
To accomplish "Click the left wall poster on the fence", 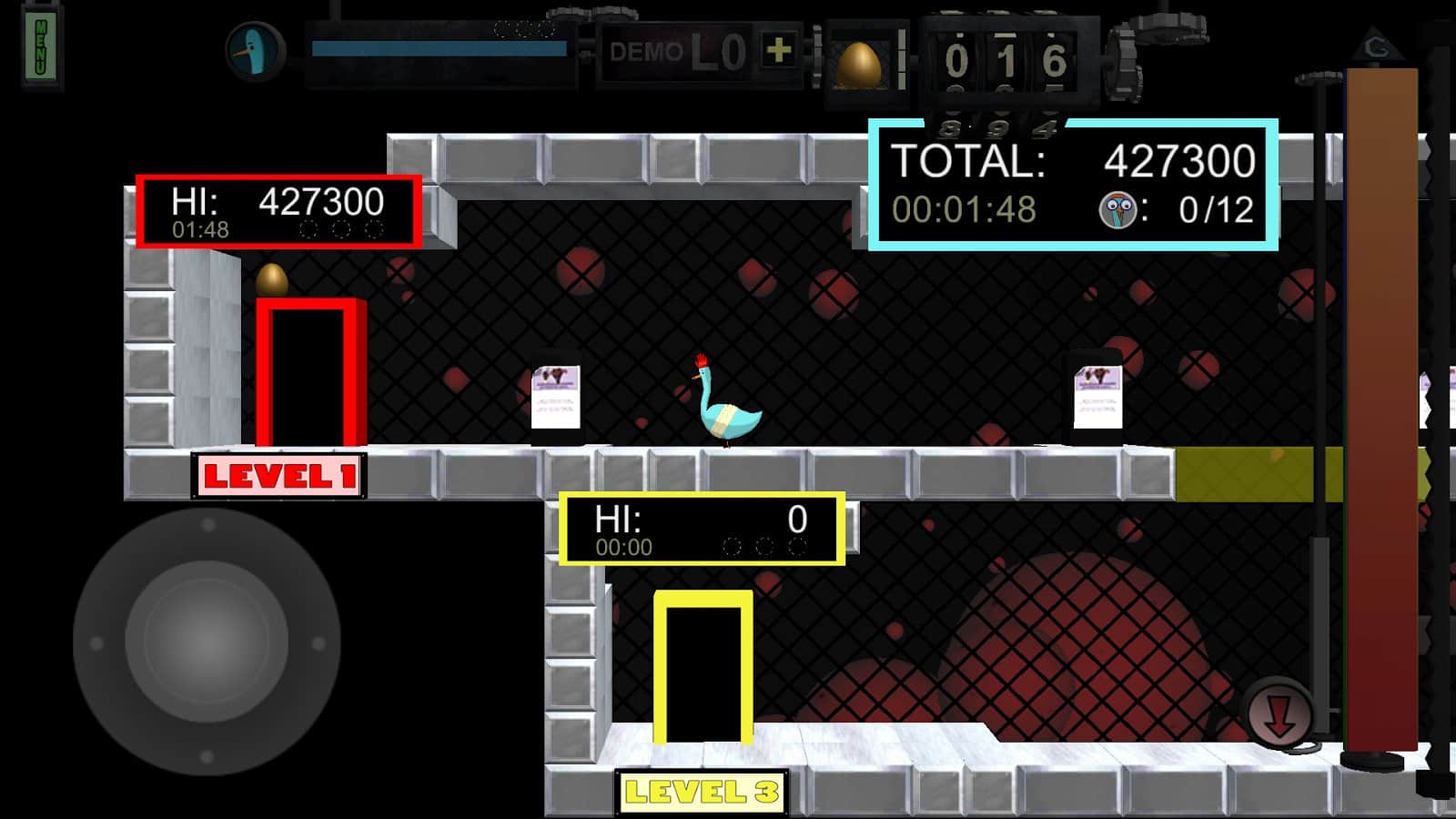I will [555, 396].
